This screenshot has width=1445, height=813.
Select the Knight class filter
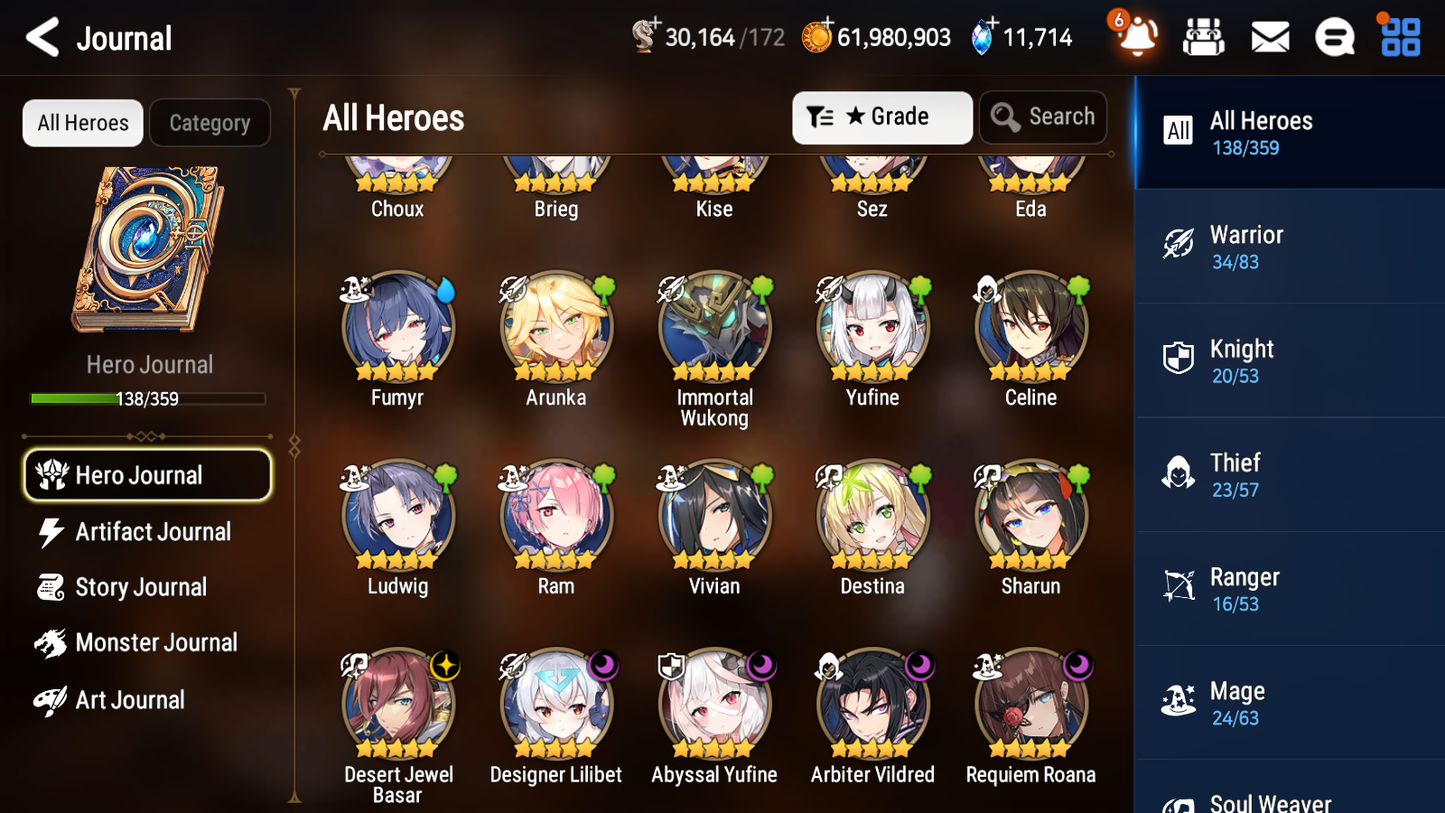point(1289,360)
